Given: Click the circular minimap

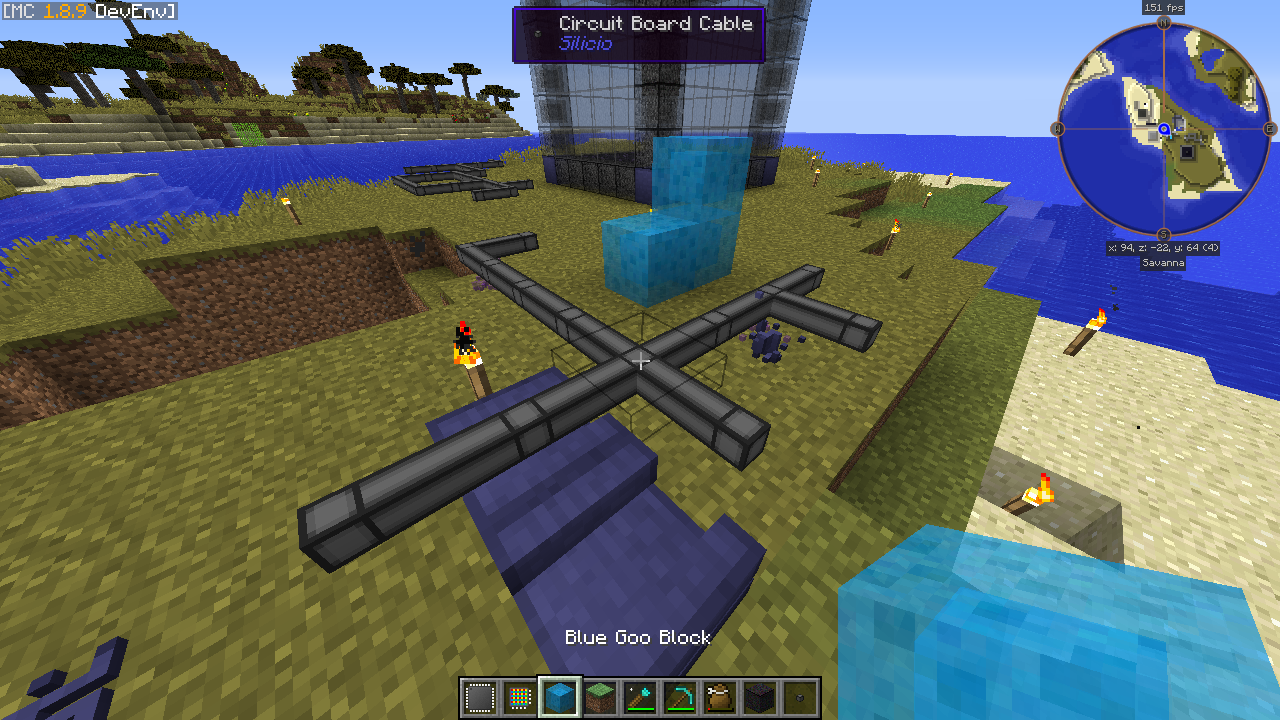Looking at the screenshot, I should pyautogui.click(x=1164, y=129).
